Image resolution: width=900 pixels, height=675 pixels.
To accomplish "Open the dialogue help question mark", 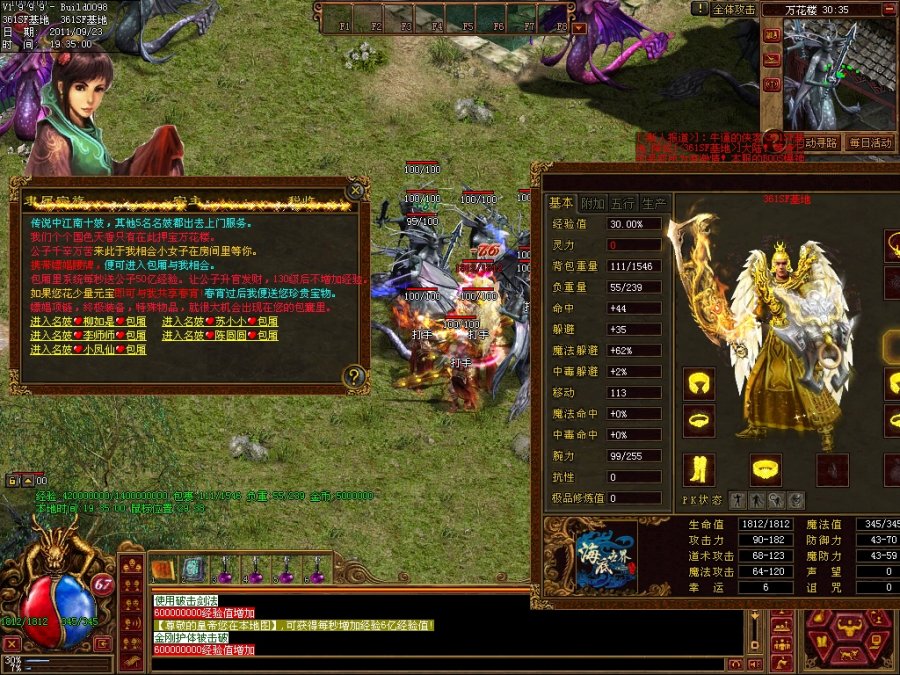I will click(354, 376).
